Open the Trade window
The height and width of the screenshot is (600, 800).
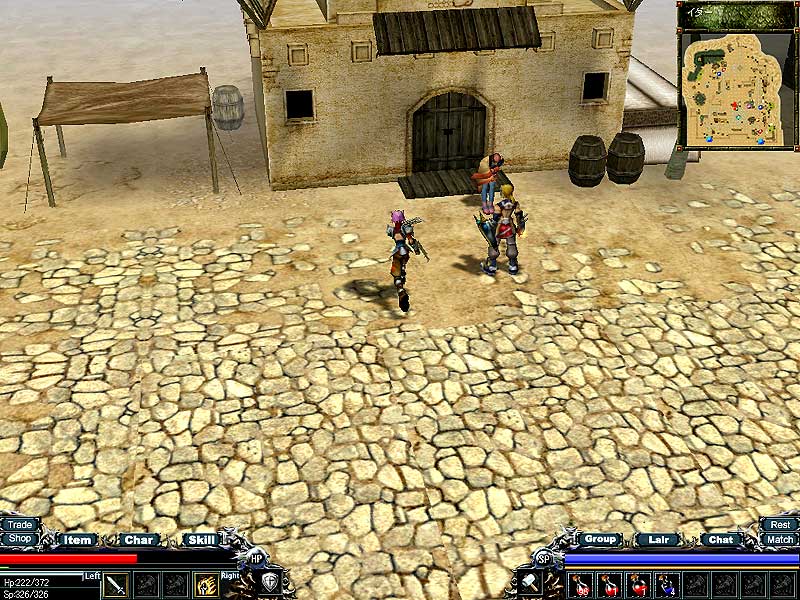click(x=19, y=524)
